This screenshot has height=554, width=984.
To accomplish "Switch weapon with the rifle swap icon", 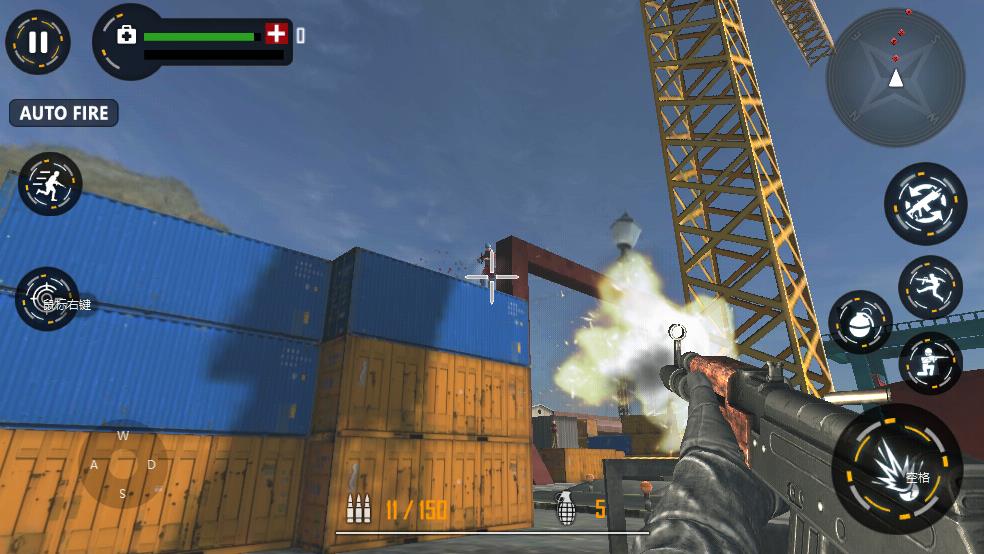I will coord(925,203).
